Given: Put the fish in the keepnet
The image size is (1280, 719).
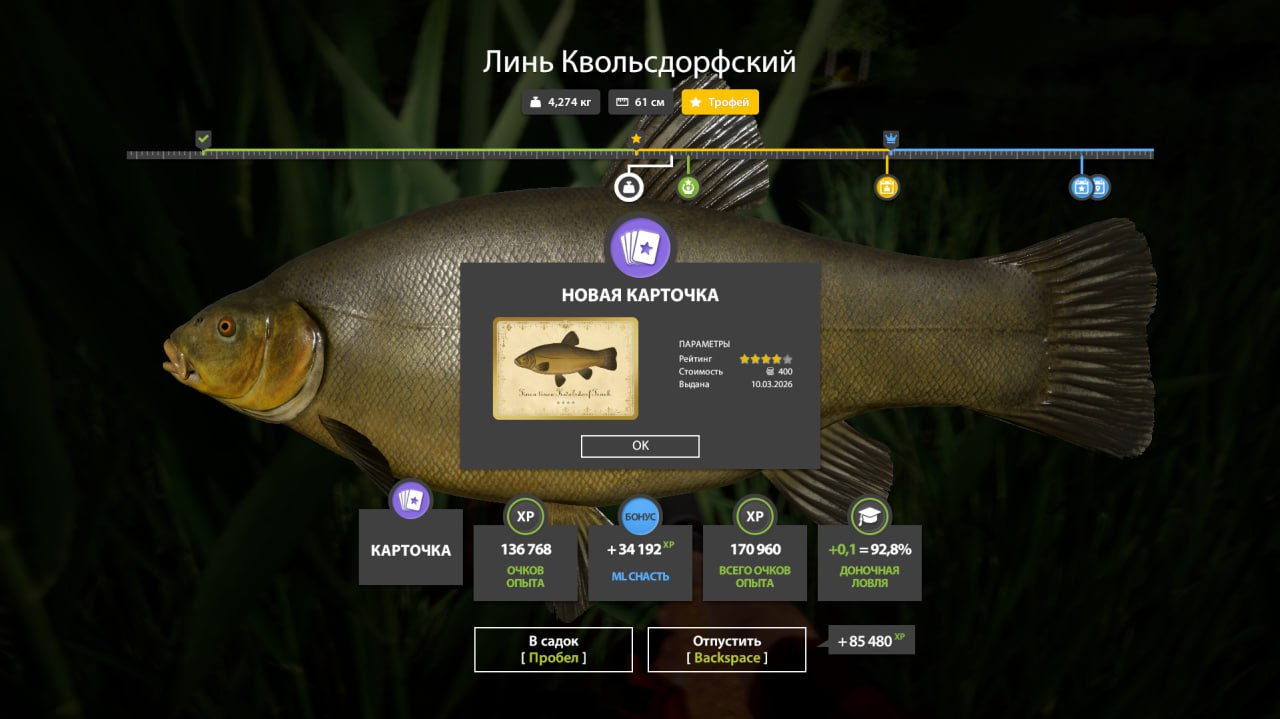Looking at the screenshot, I should click(553, 649).
